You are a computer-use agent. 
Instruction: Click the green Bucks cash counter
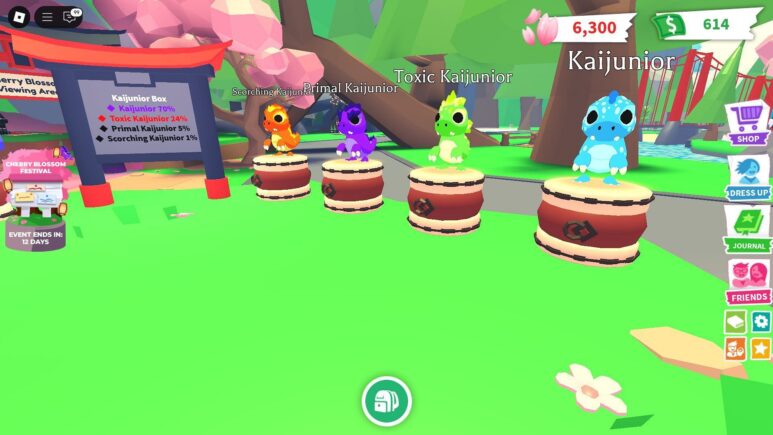tap(701, 25)
